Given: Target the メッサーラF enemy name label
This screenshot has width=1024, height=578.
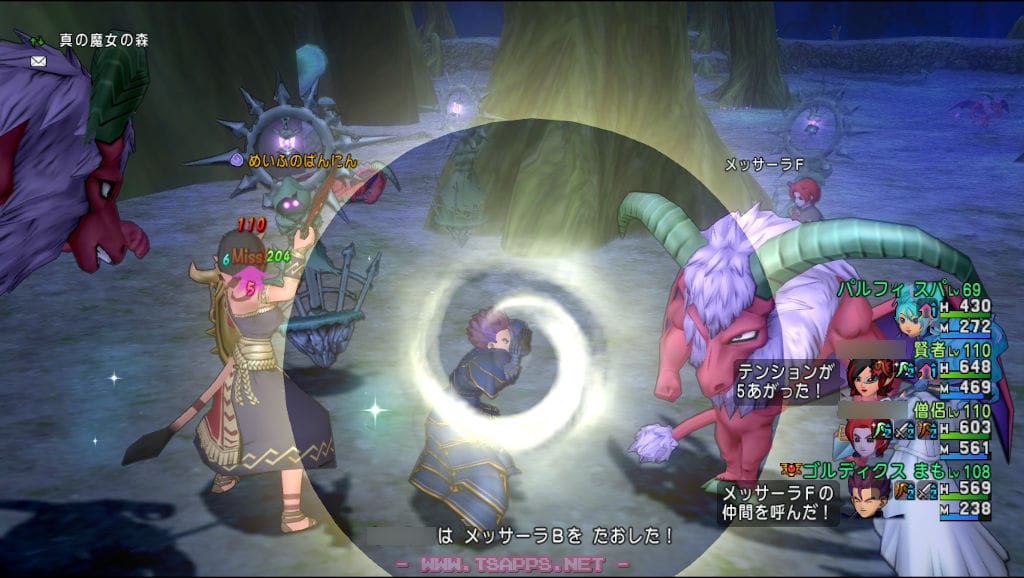Looking at the screenshot, I should (763, 165).
